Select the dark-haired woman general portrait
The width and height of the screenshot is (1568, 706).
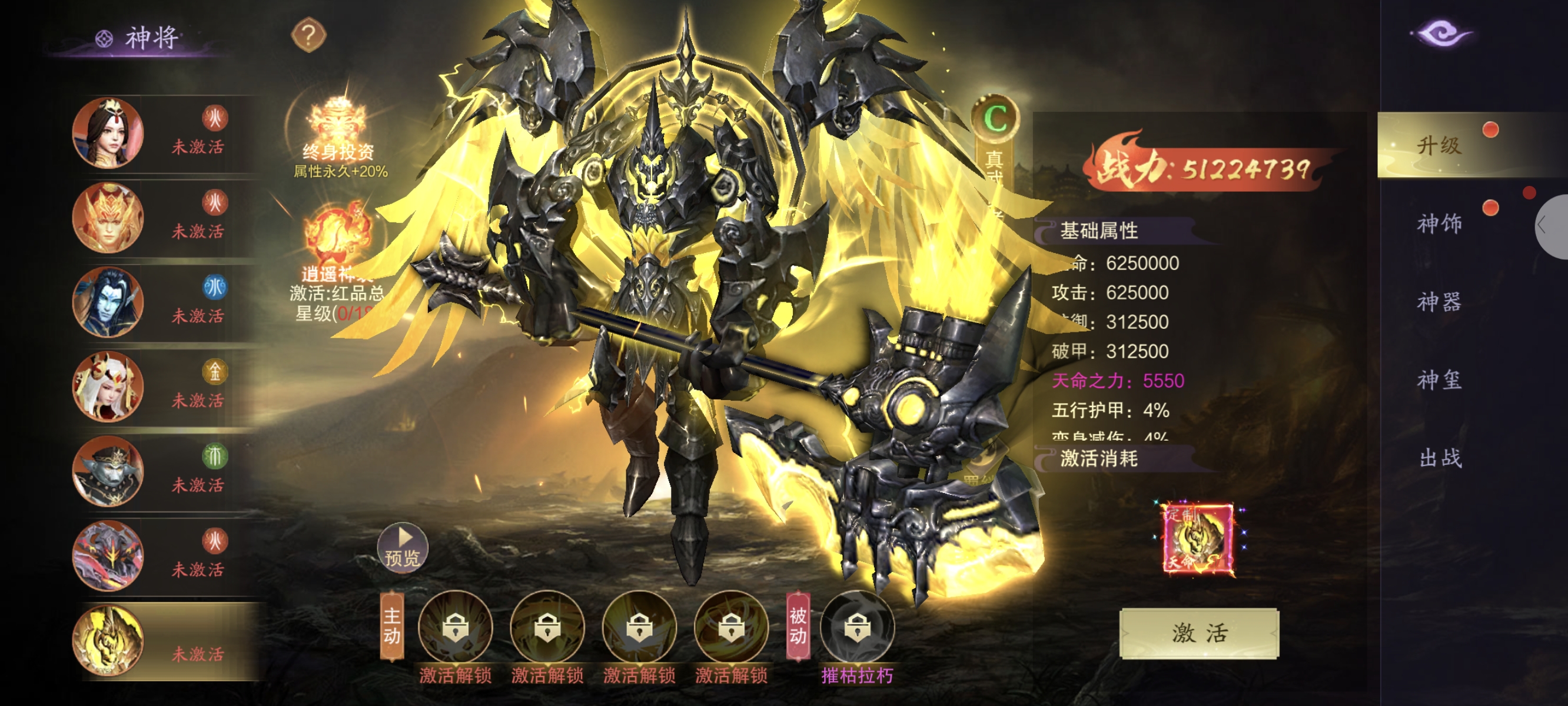(x=108, y=133)
